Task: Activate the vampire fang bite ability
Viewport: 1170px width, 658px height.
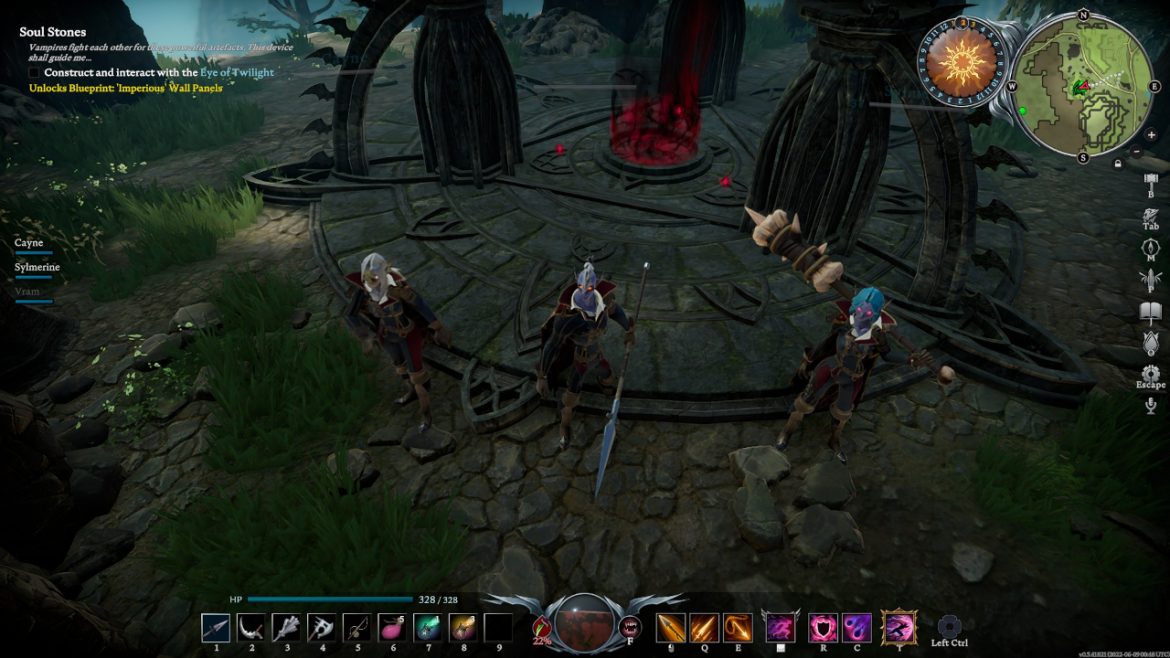Action: click(631, 627)
